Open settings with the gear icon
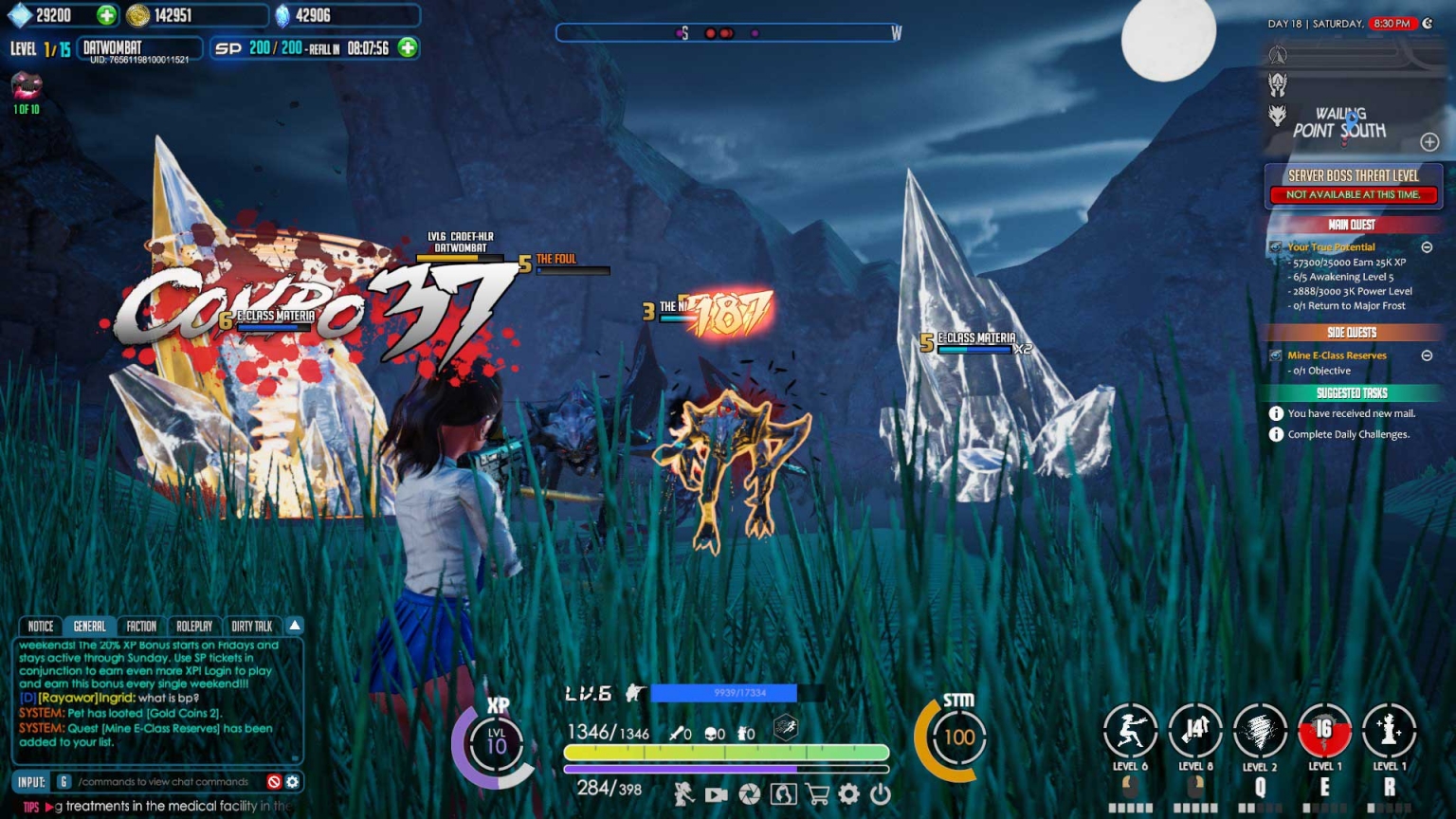 [x=849, y=793]
